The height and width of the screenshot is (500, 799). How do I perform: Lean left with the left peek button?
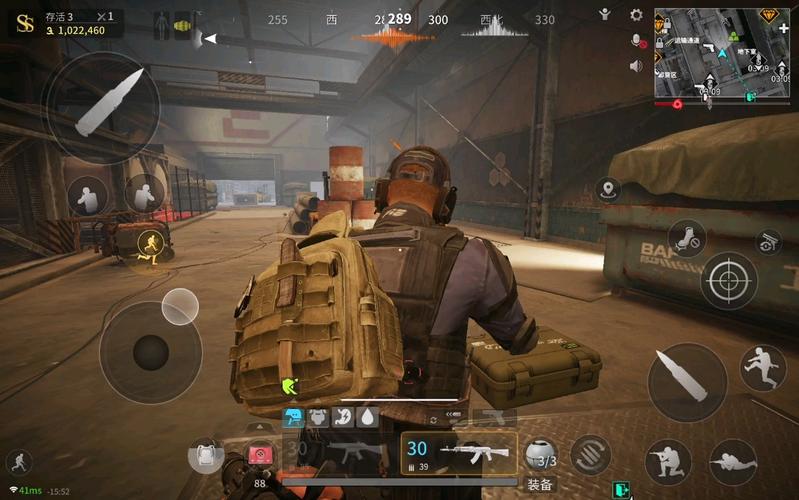tap(88, 196)
